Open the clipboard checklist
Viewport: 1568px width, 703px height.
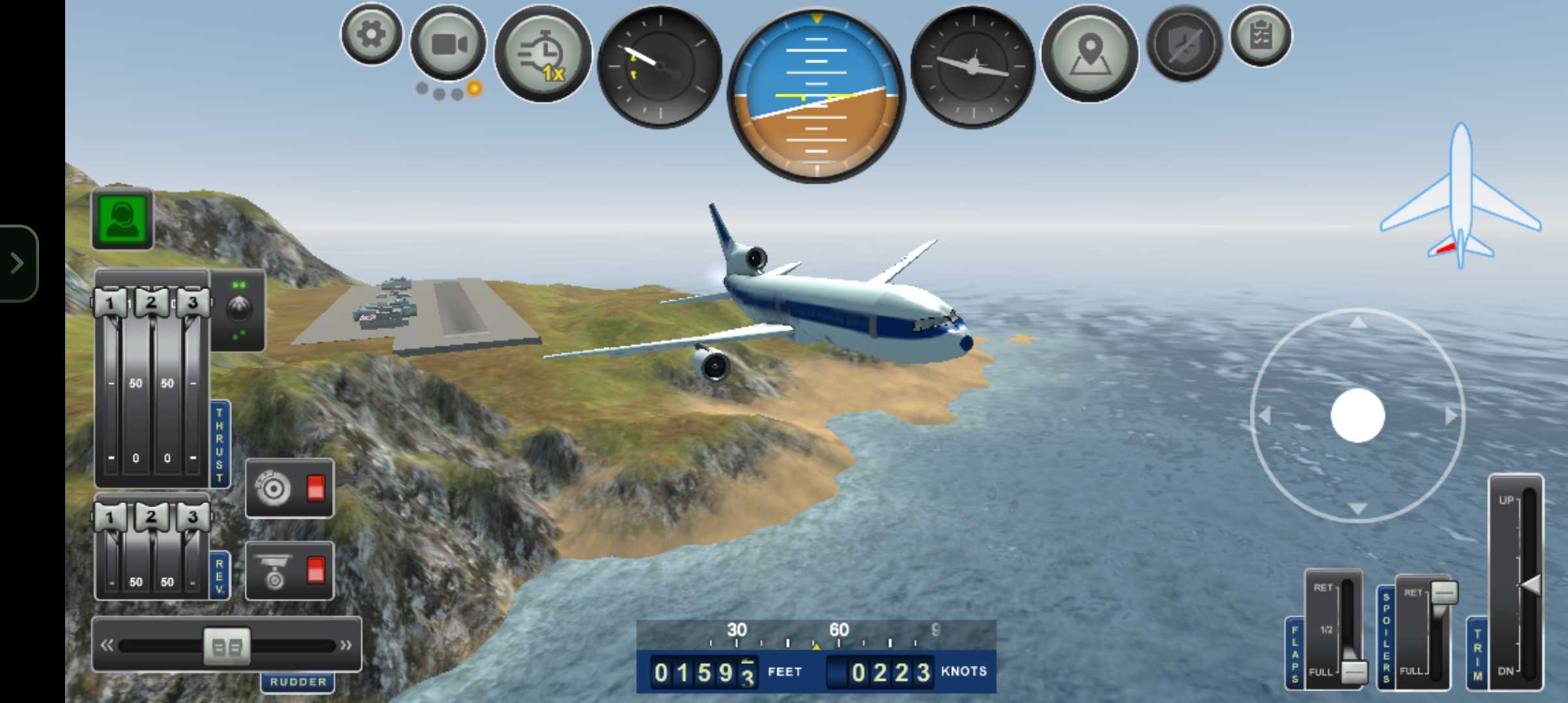click(1261, 36)
